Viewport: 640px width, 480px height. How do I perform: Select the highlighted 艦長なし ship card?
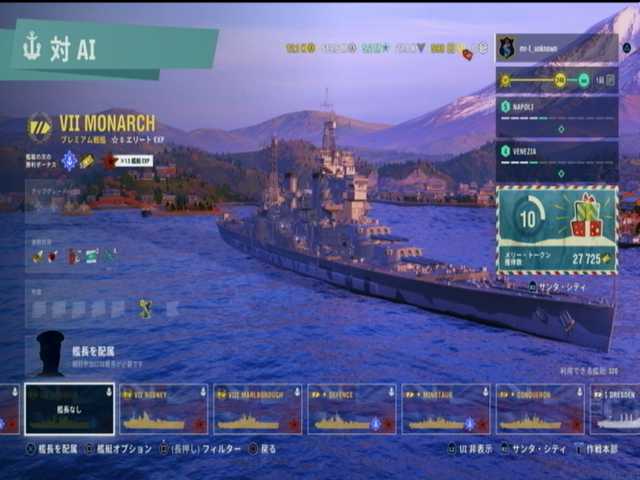point(69,410)
